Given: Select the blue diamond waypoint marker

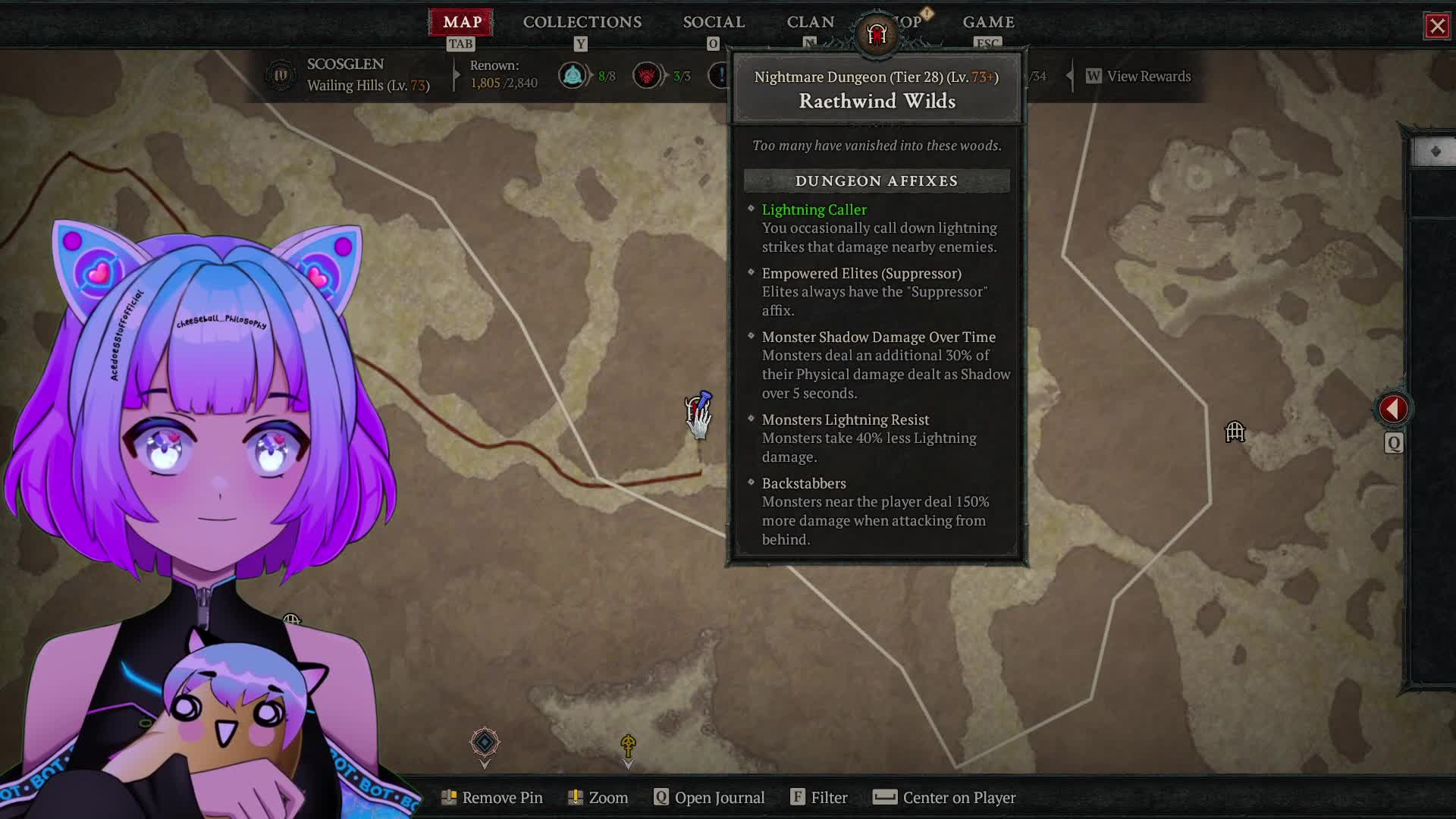Looking at the screenshot, I should [485, 742].
